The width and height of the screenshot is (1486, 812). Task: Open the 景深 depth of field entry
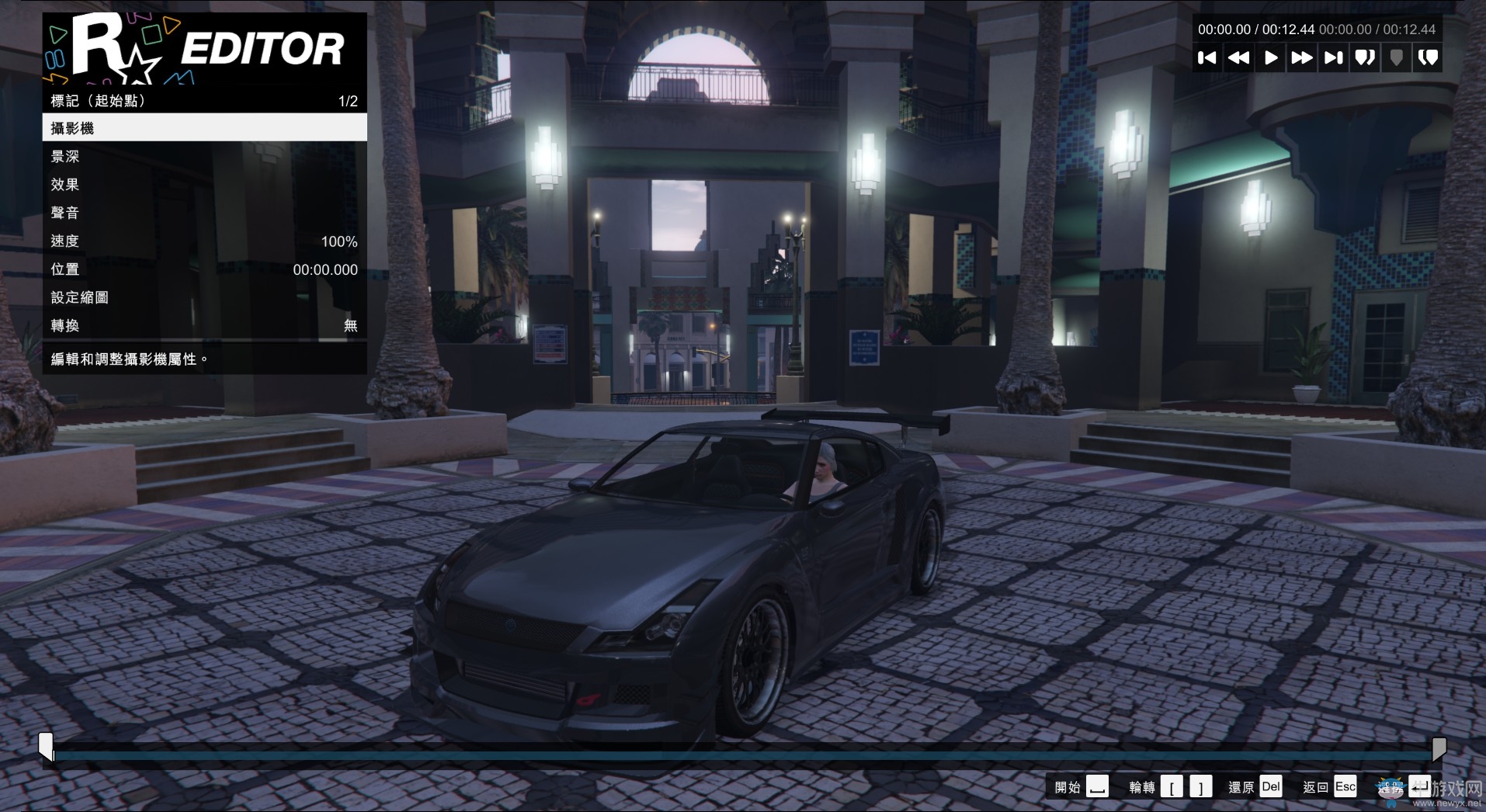(x=203, y=156)
